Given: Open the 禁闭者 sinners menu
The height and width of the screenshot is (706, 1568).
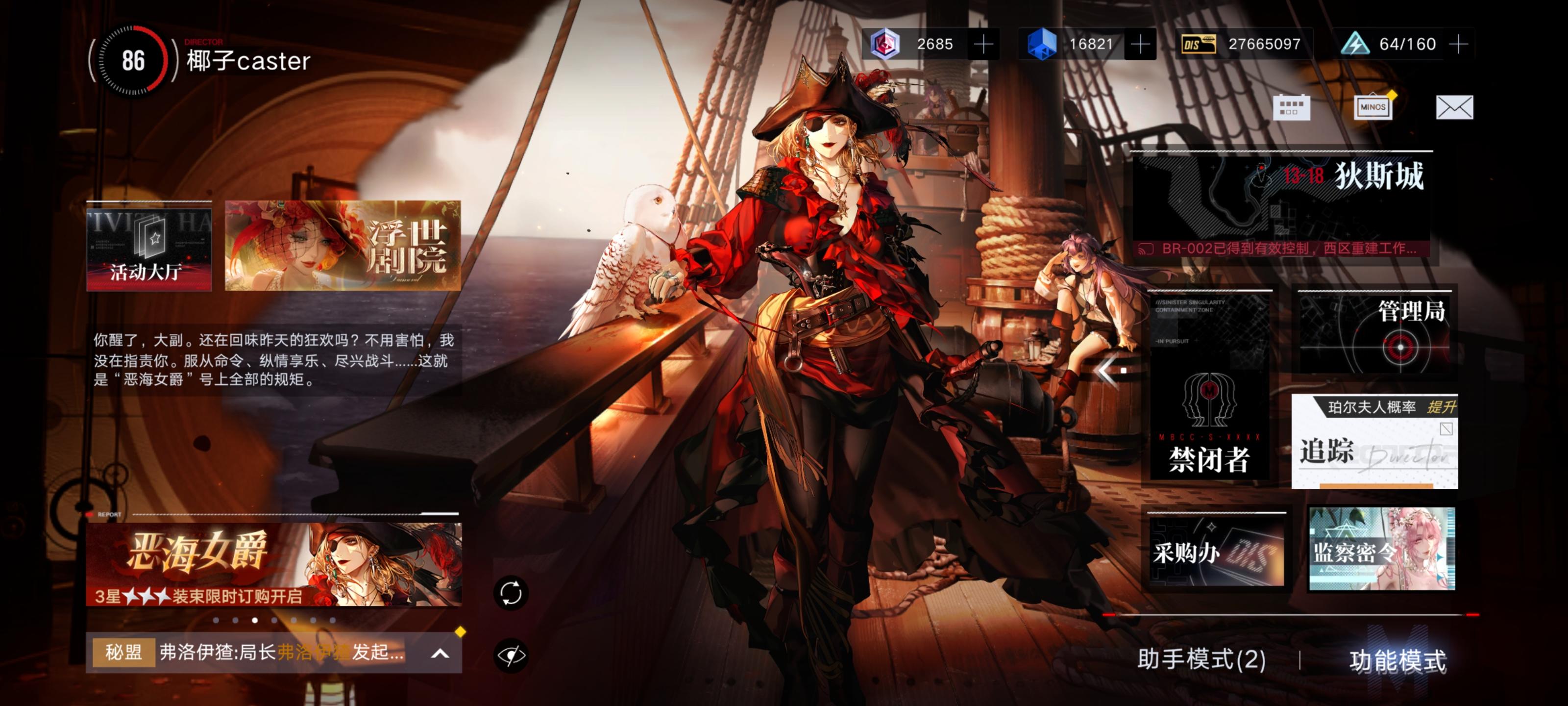Looking at the screenshot, I should pyautogui.click(x=1209, y=387).
